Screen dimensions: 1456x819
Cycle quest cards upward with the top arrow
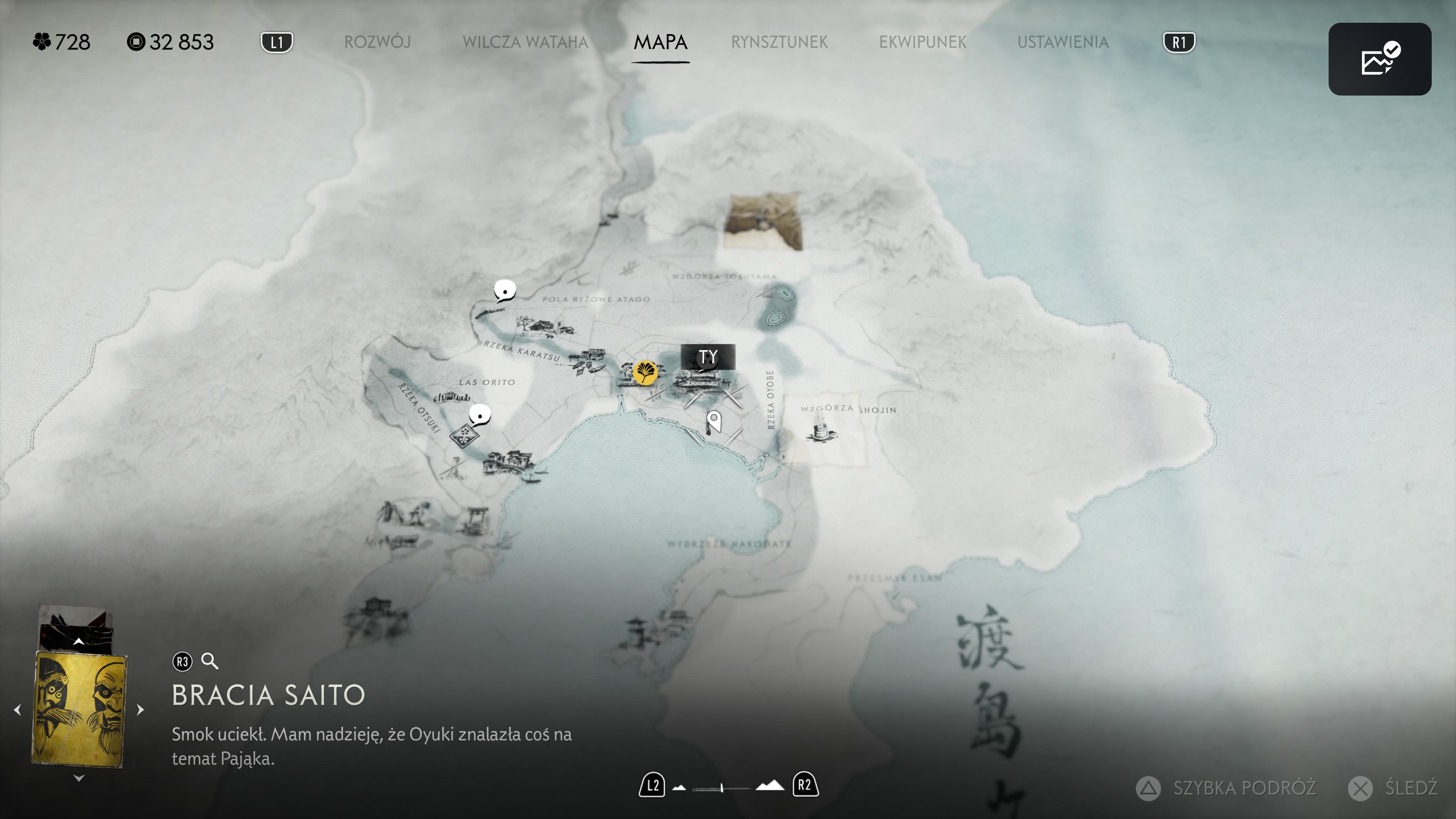click(x=79, y=642)
